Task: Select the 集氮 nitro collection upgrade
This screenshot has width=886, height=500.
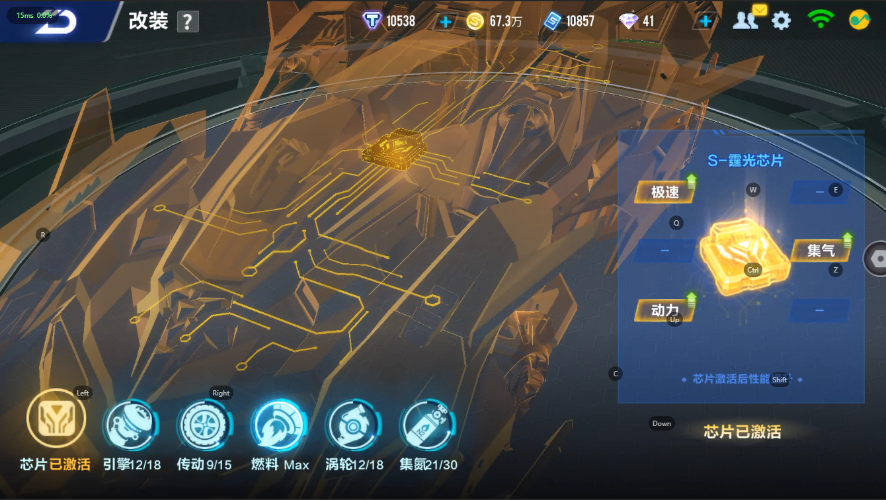Action: 427,425
